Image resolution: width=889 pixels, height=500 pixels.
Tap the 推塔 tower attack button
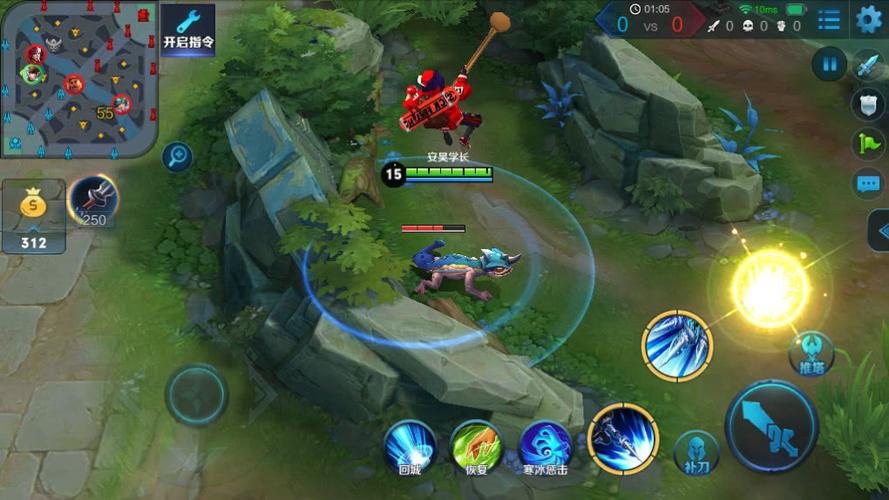pos(811,352)
